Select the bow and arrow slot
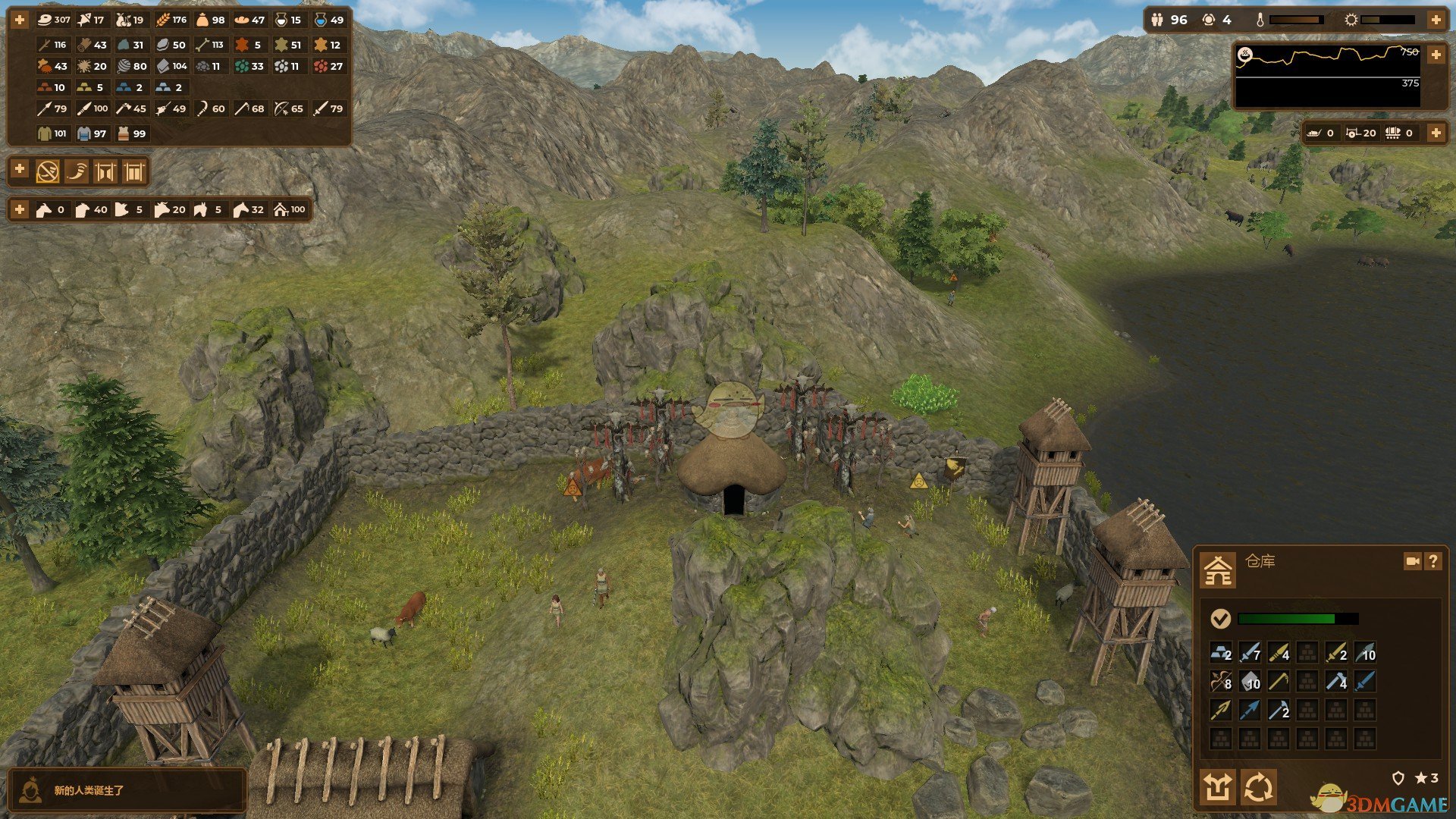This screenshot has width=1456, height=819. tap(1220, 681)
